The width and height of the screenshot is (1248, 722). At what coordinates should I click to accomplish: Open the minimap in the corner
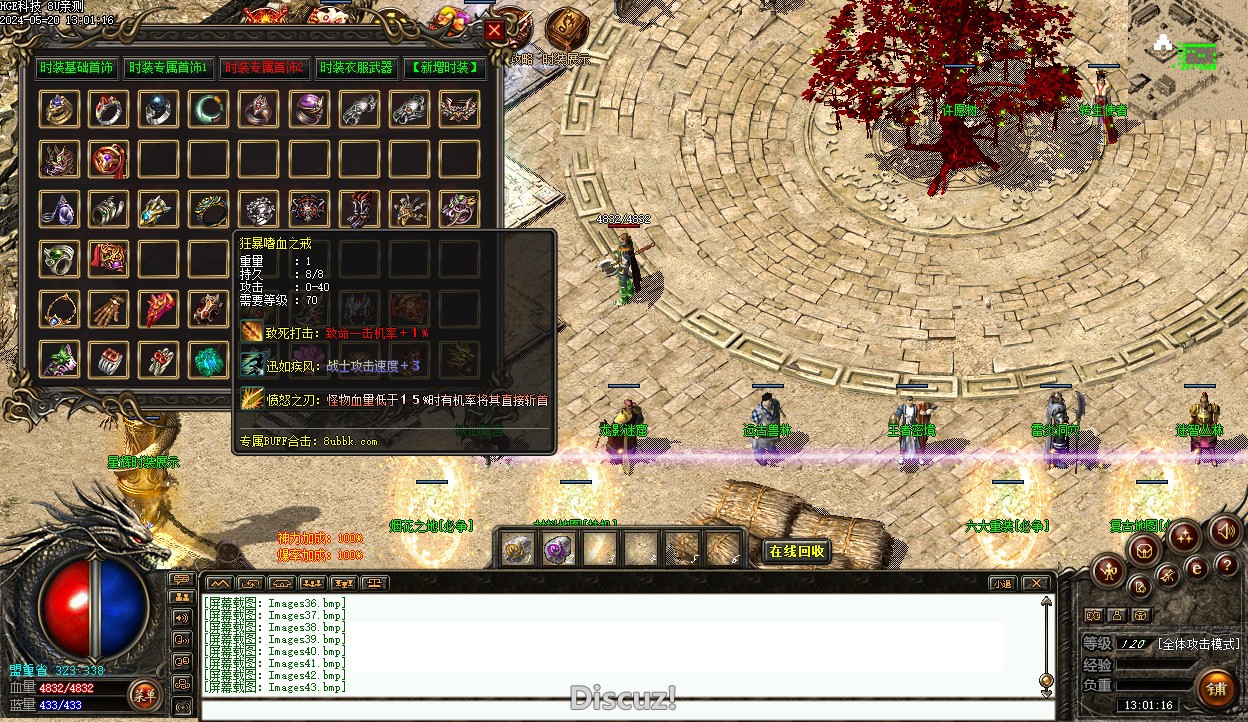[1188, 58]
